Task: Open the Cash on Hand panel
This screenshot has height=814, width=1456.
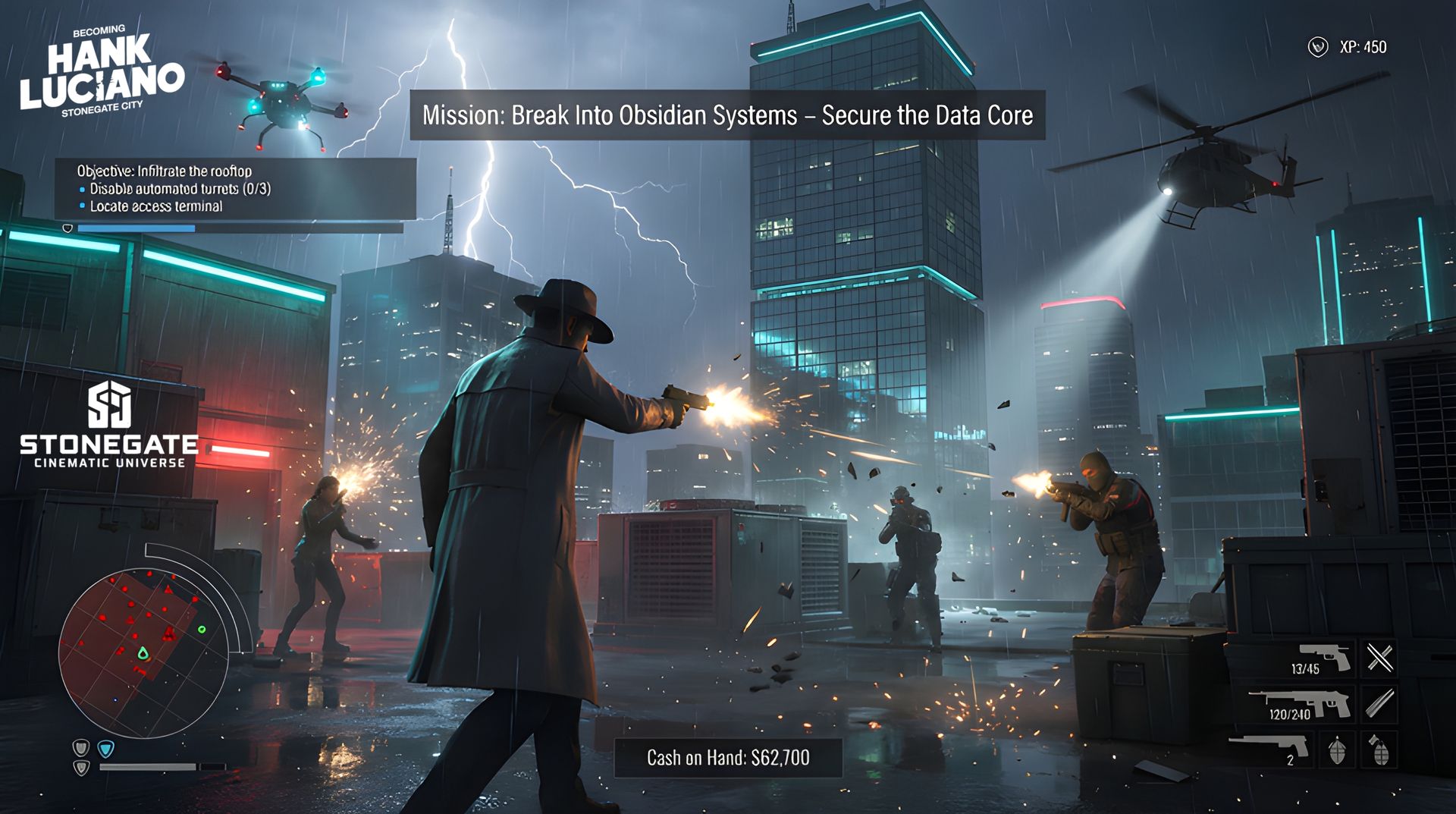Action: point(728,757)
